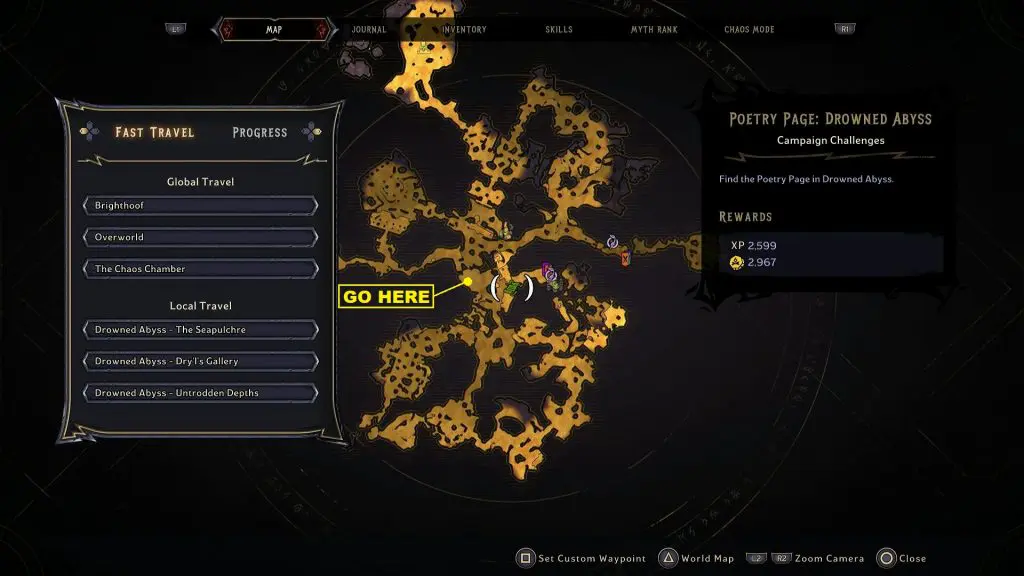The width and height of the screenshot is (1024, 576).
Task: Pick Drowned Abyss - Untrodden Depths
Action: pyautogui.click(x=201, y=393)
